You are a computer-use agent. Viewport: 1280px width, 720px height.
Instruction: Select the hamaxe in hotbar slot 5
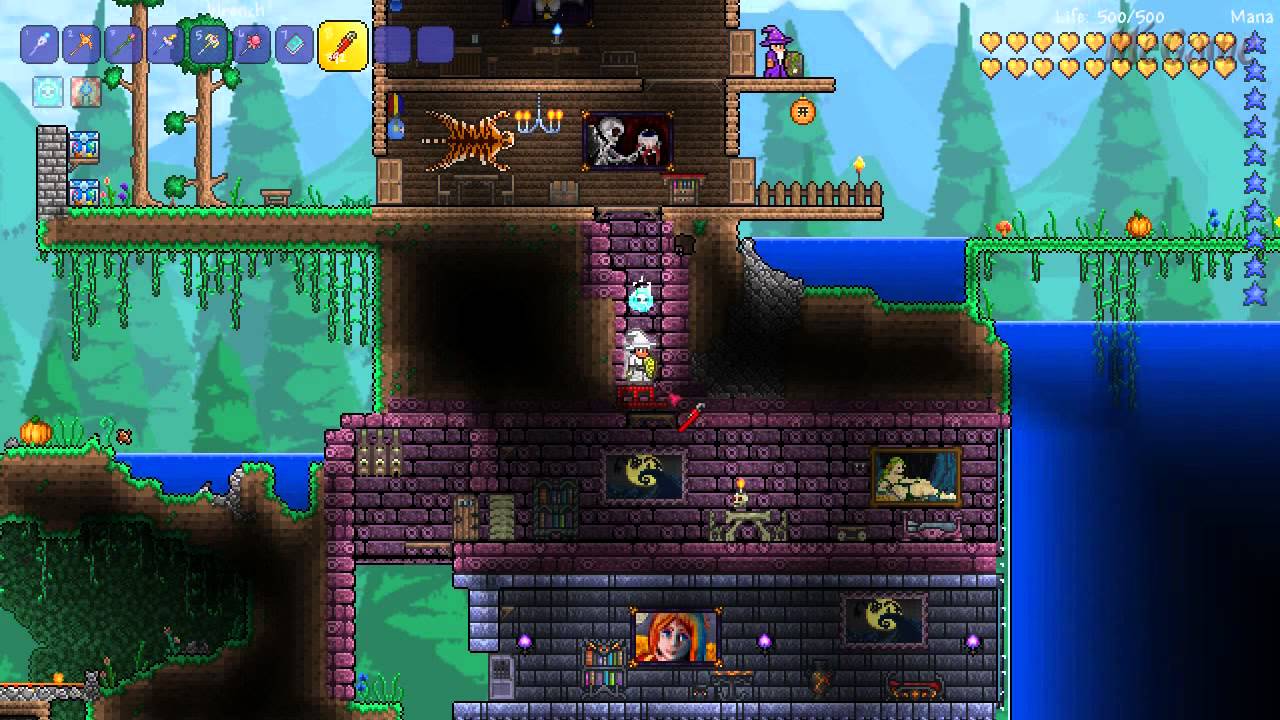[206, 45]
